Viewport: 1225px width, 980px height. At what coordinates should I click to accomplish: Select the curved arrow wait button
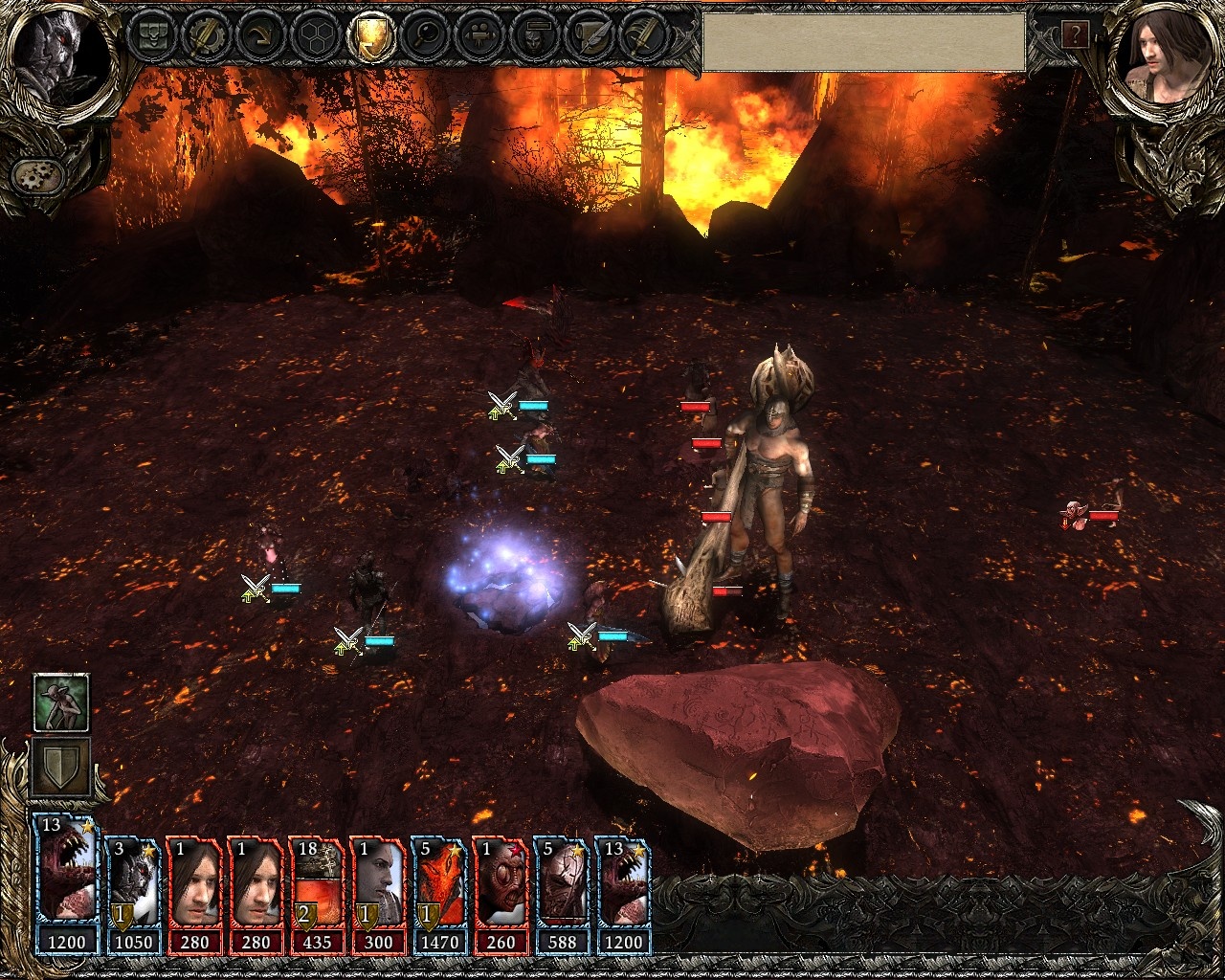[258, 36]
